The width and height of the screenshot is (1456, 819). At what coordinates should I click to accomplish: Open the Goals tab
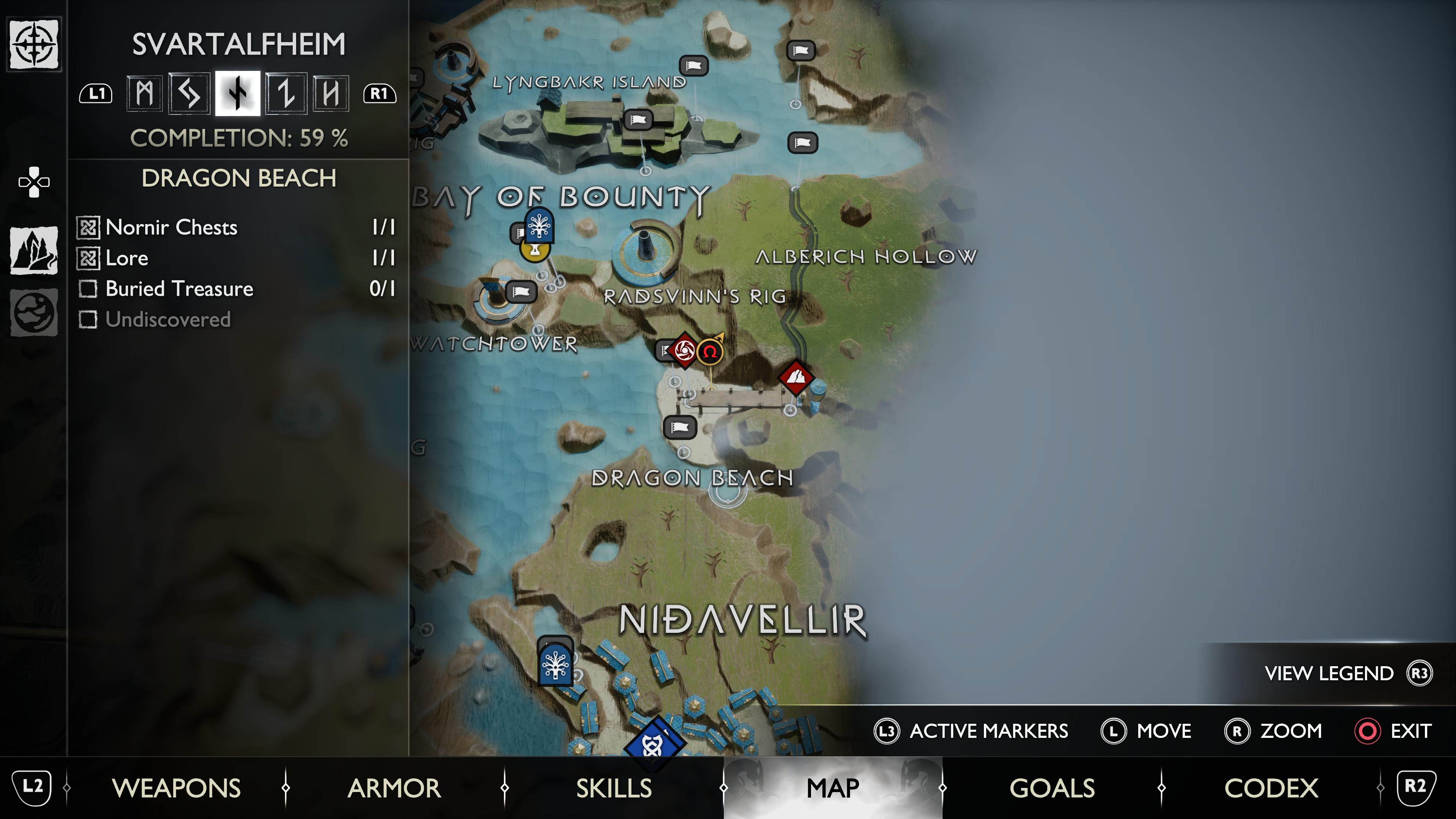(1052, 788)
